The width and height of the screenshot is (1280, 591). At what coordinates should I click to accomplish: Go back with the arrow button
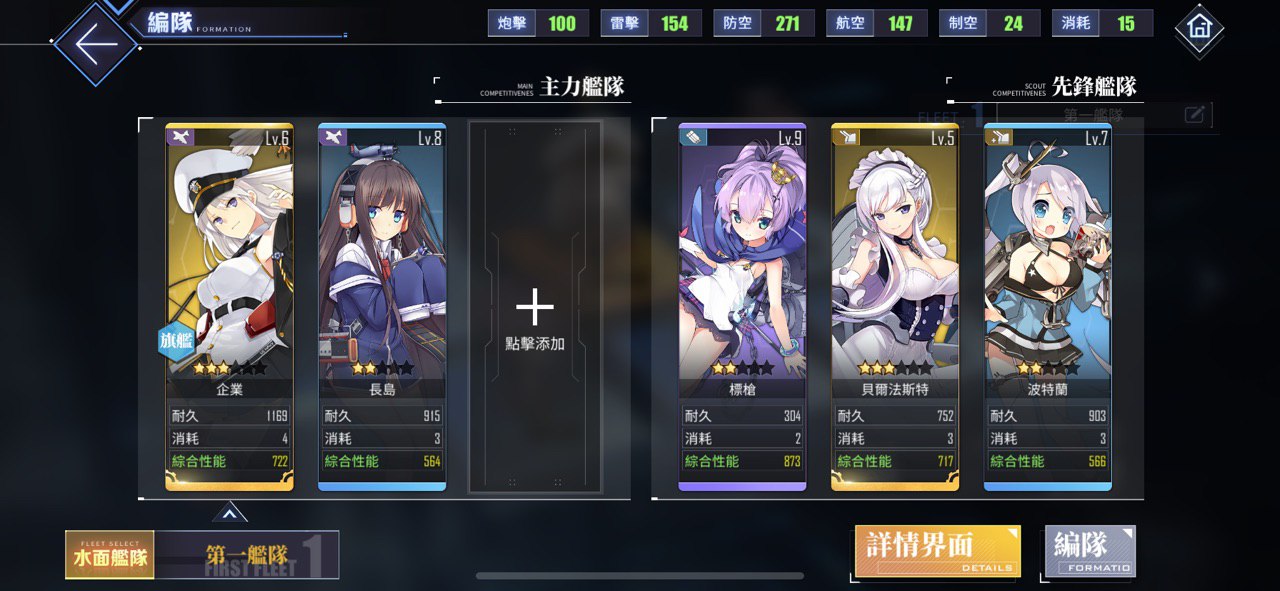point(95,45)
